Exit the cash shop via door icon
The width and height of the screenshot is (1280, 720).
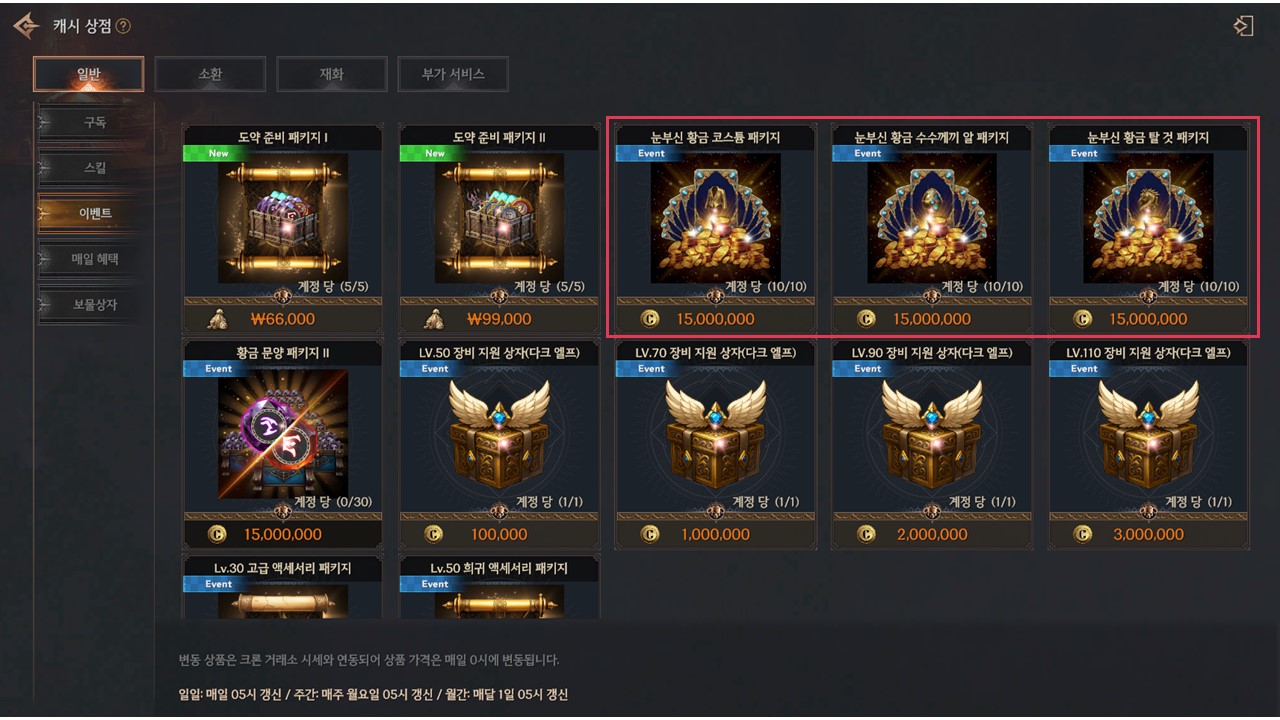coord(1243,26)
